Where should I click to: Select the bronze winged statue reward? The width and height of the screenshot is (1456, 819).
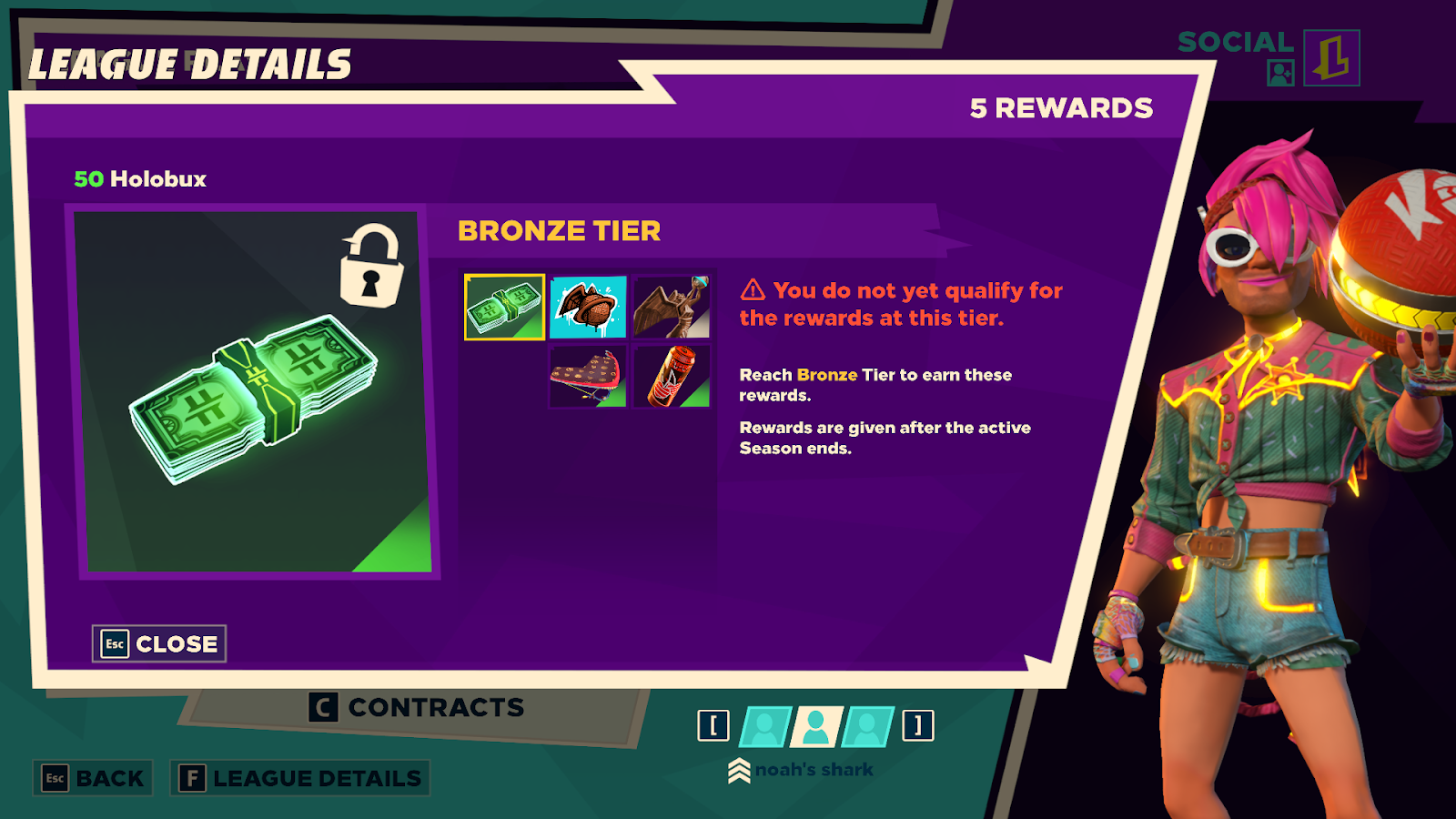(x=672, y=308)
